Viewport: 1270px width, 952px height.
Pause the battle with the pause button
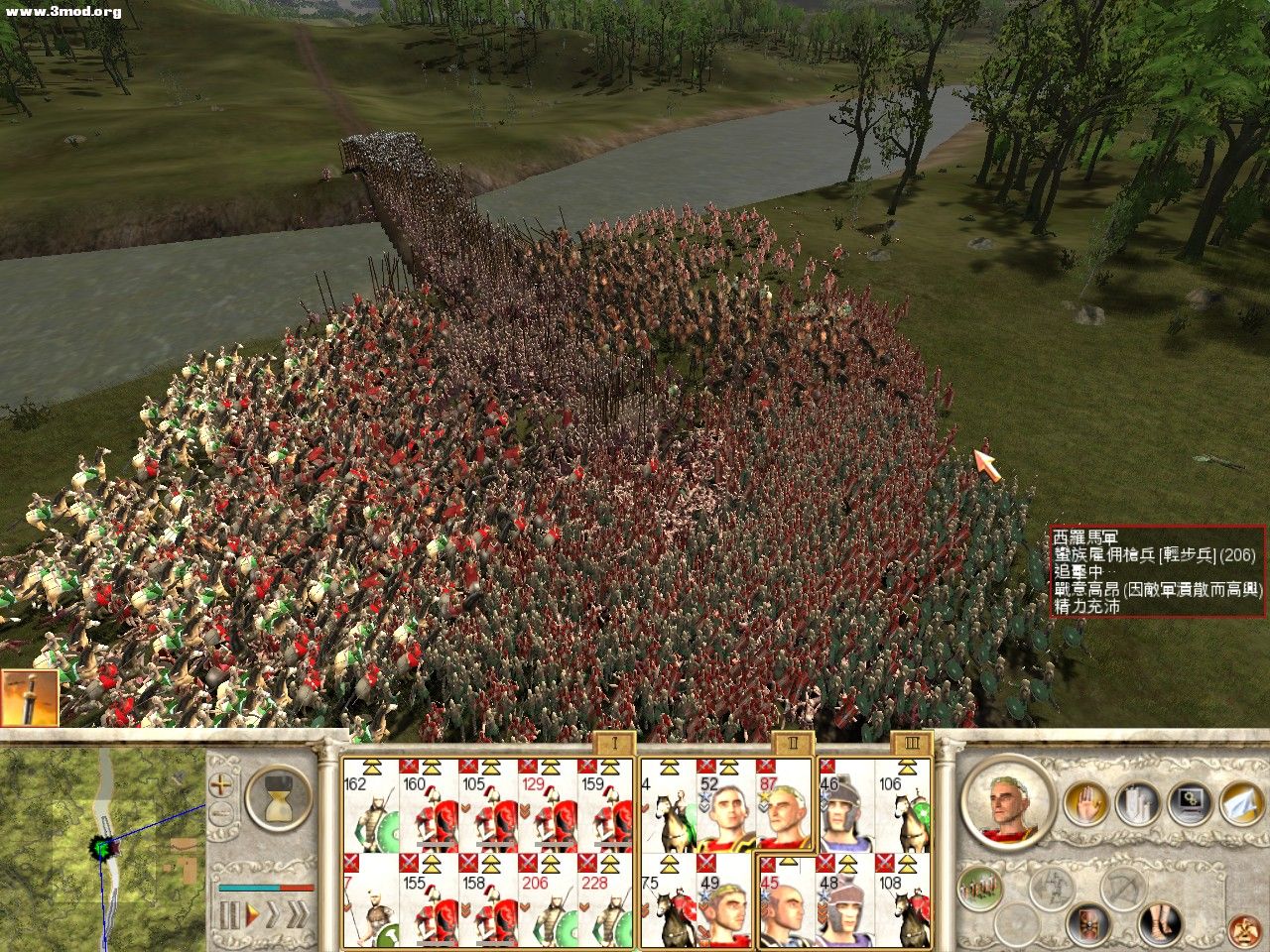point(230,913)
